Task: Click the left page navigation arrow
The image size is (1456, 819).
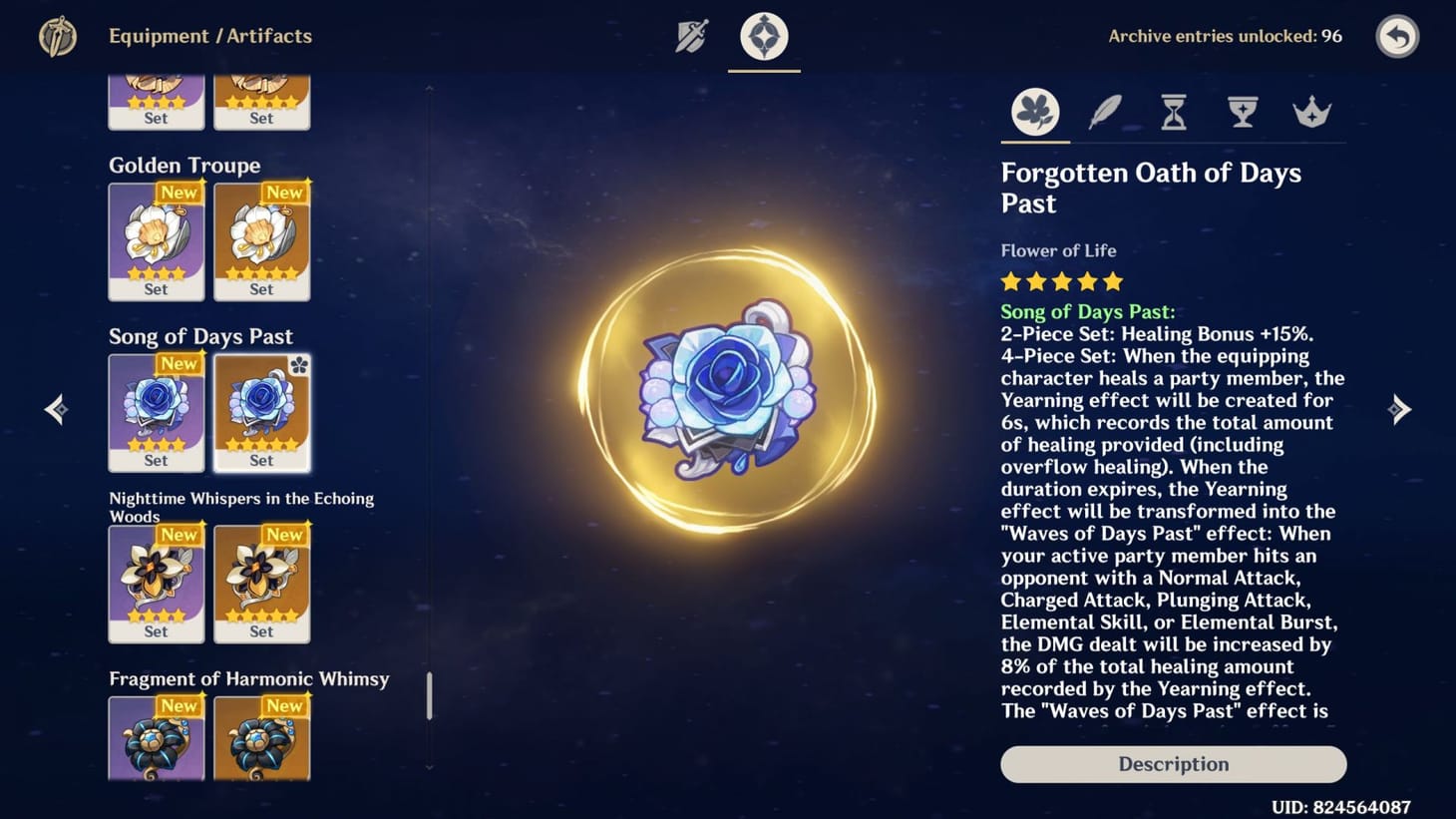Action: click(x=56, y=409)
